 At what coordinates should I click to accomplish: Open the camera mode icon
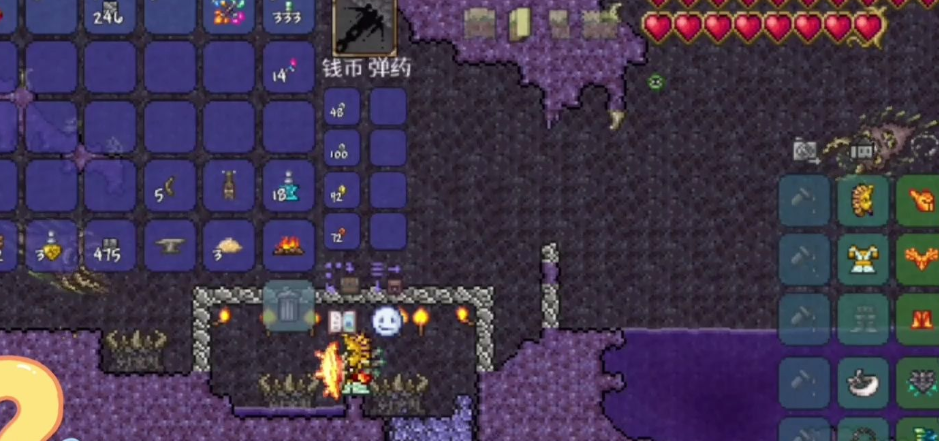(805, 151)
